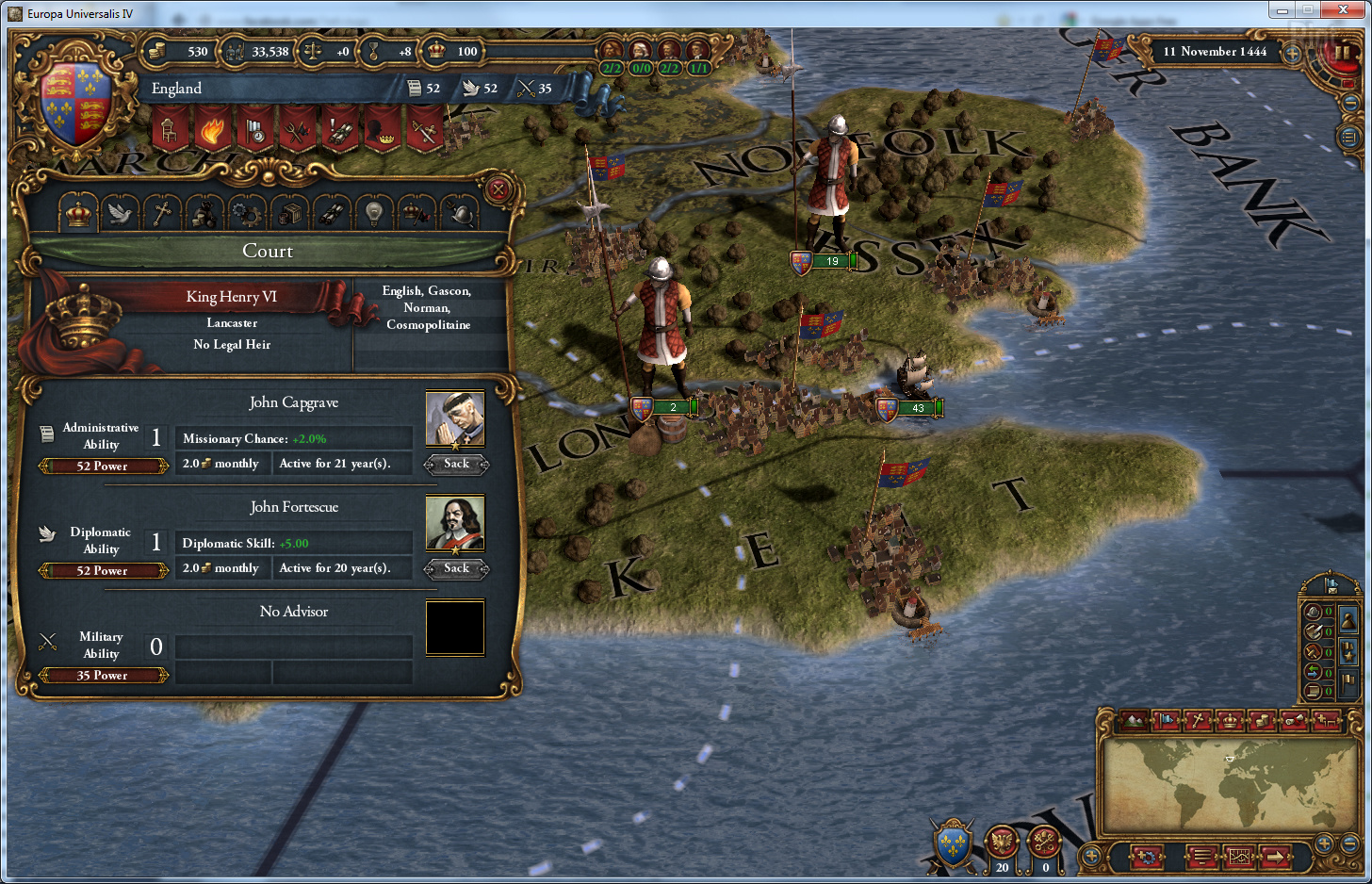Sack advisor John Fortescue
Screen dimensions: 1372x884
click(x=456, y=568)
